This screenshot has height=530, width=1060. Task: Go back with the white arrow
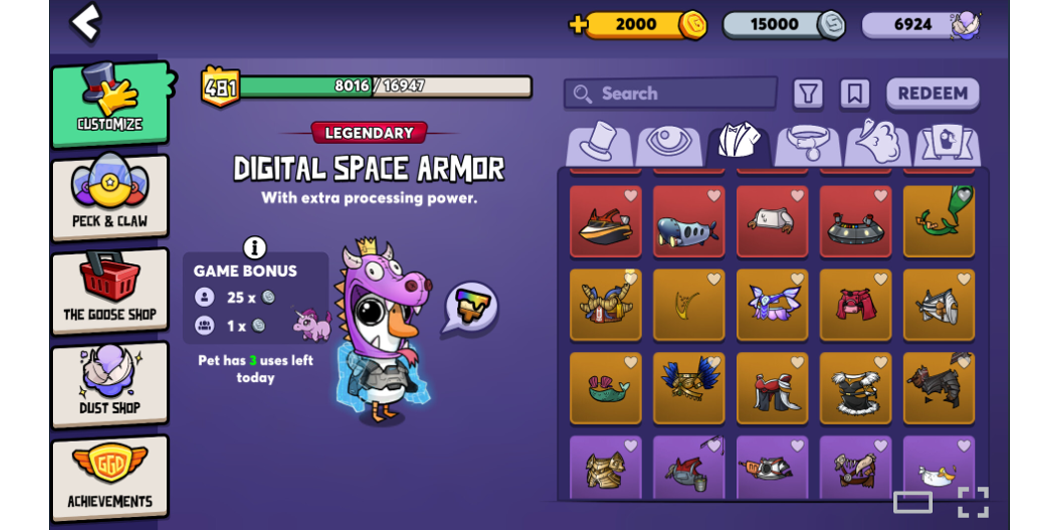86,21
